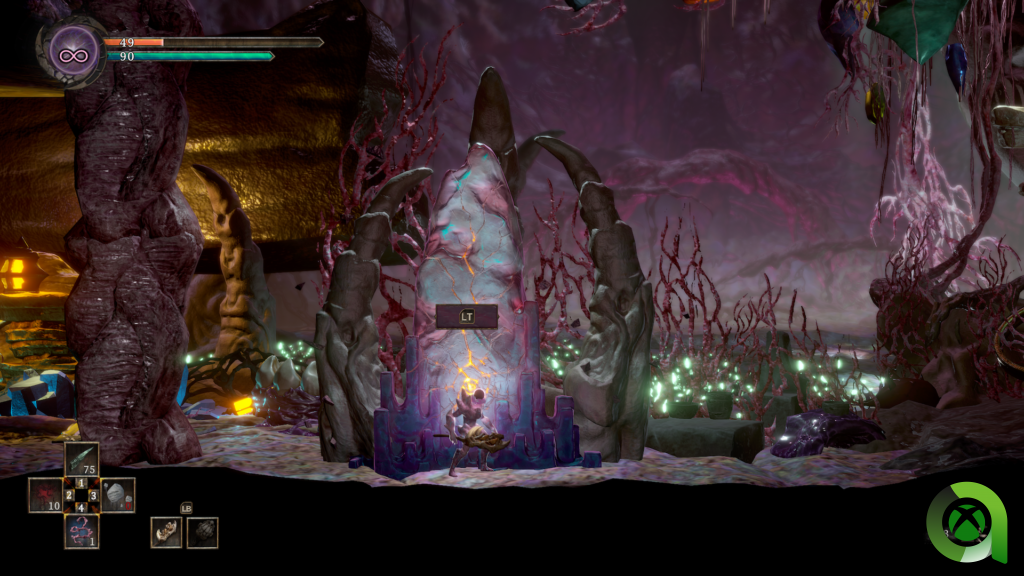Screen dimensions: 1024x576
Task: Pick the pink coral item slot
Action: (82, 530)
